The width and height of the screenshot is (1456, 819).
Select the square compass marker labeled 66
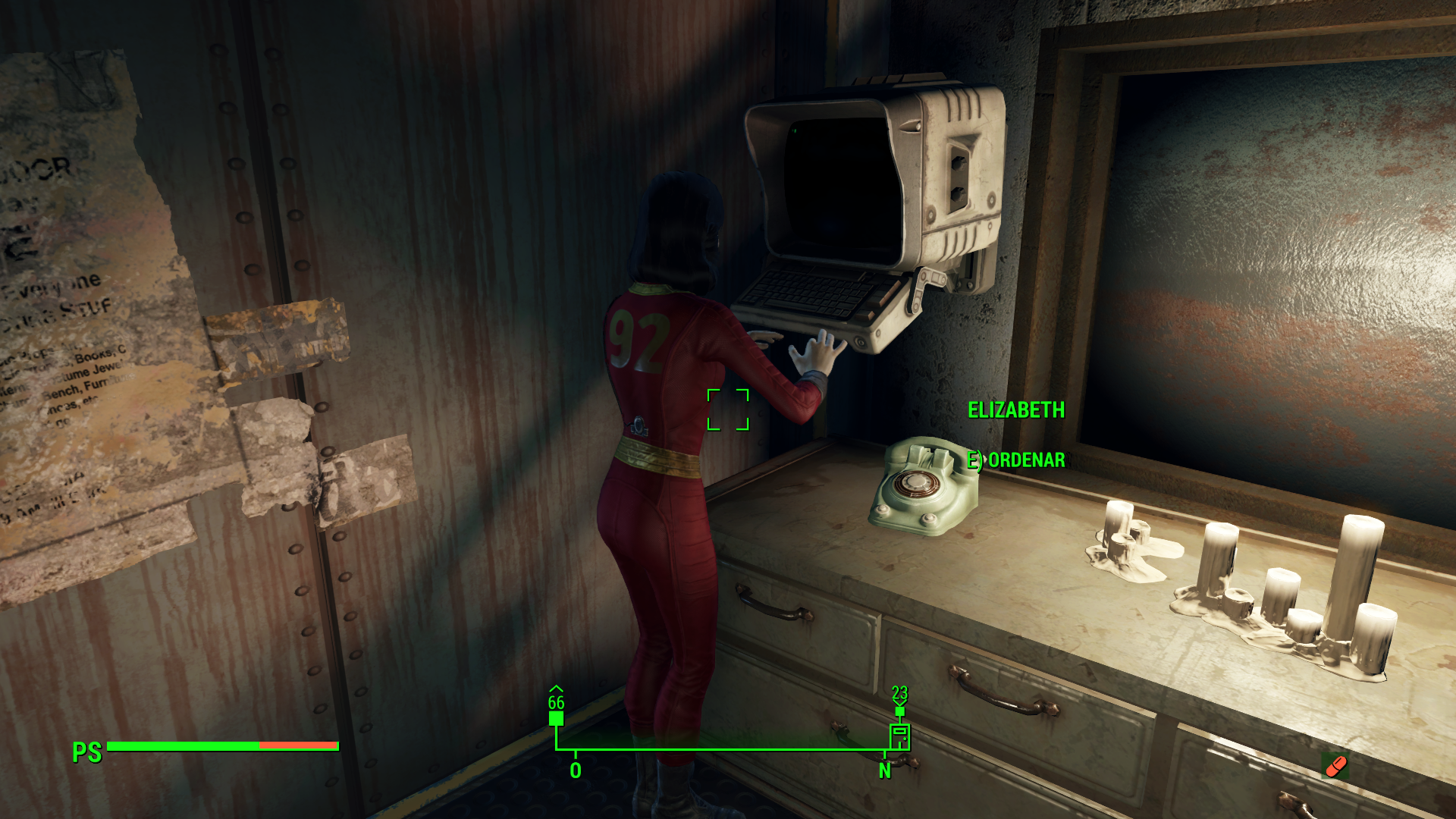pos(556,718)
